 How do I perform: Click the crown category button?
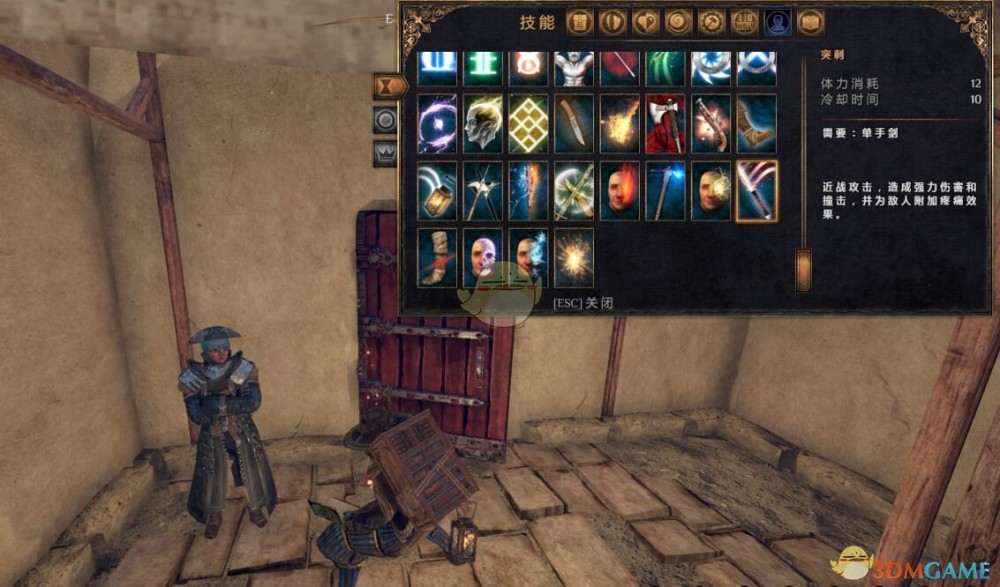click(x=385, y=153)
